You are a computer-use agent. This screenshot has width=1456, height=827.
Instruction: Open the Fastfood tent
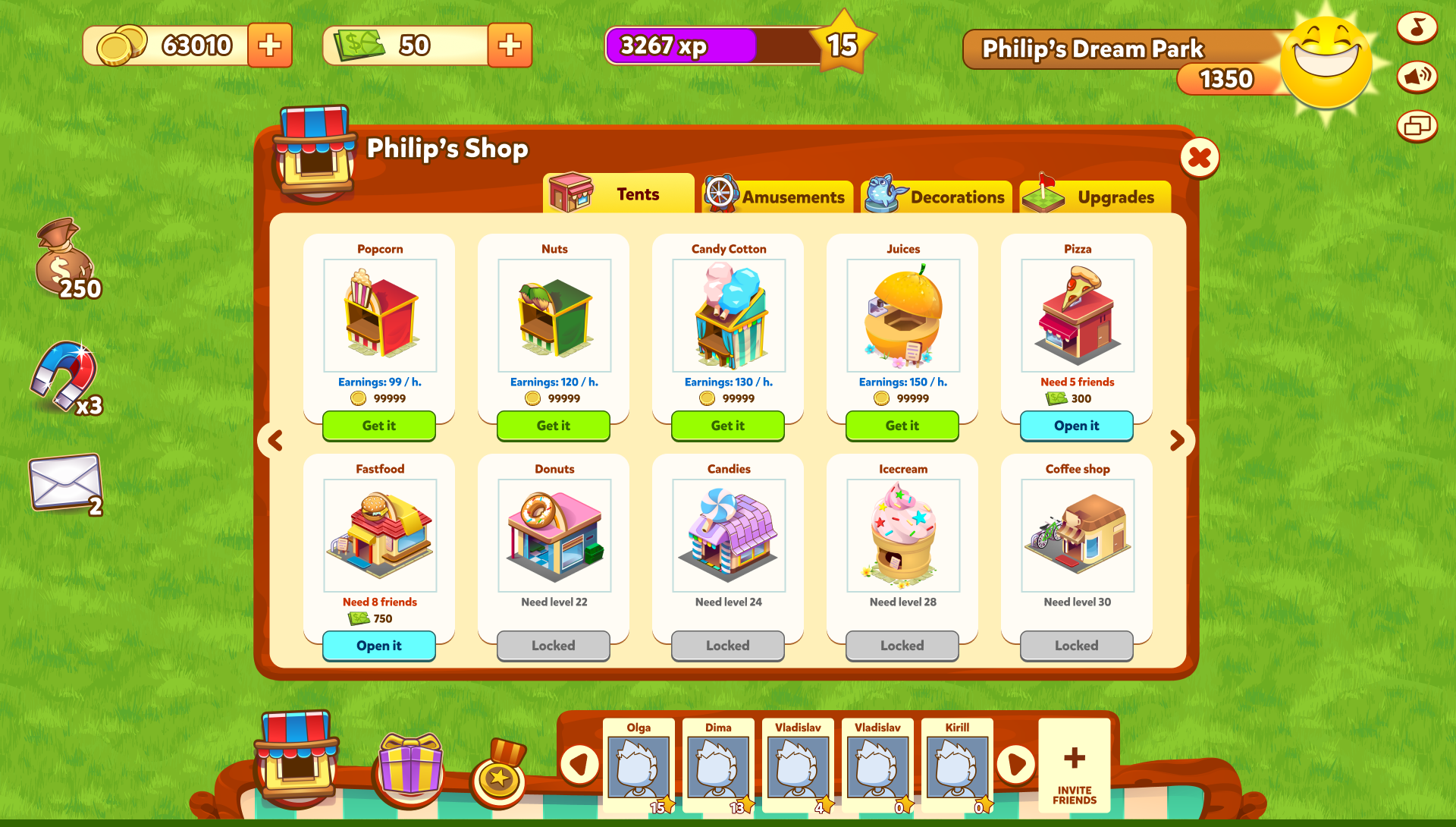(x=378, y=646)
